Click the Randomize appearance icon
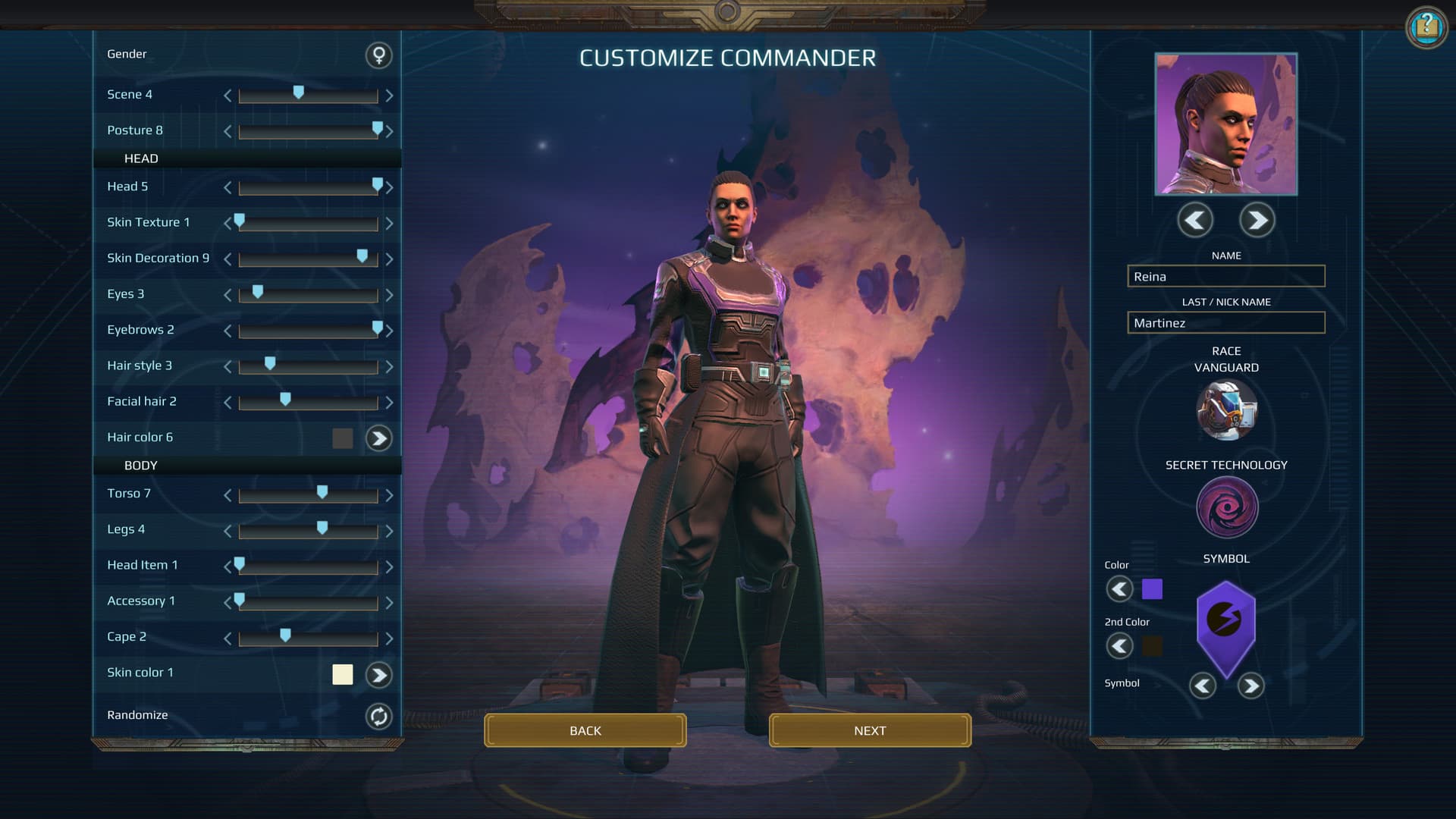The width and height of the screenshot is (1456, 819). click(378, 716)
